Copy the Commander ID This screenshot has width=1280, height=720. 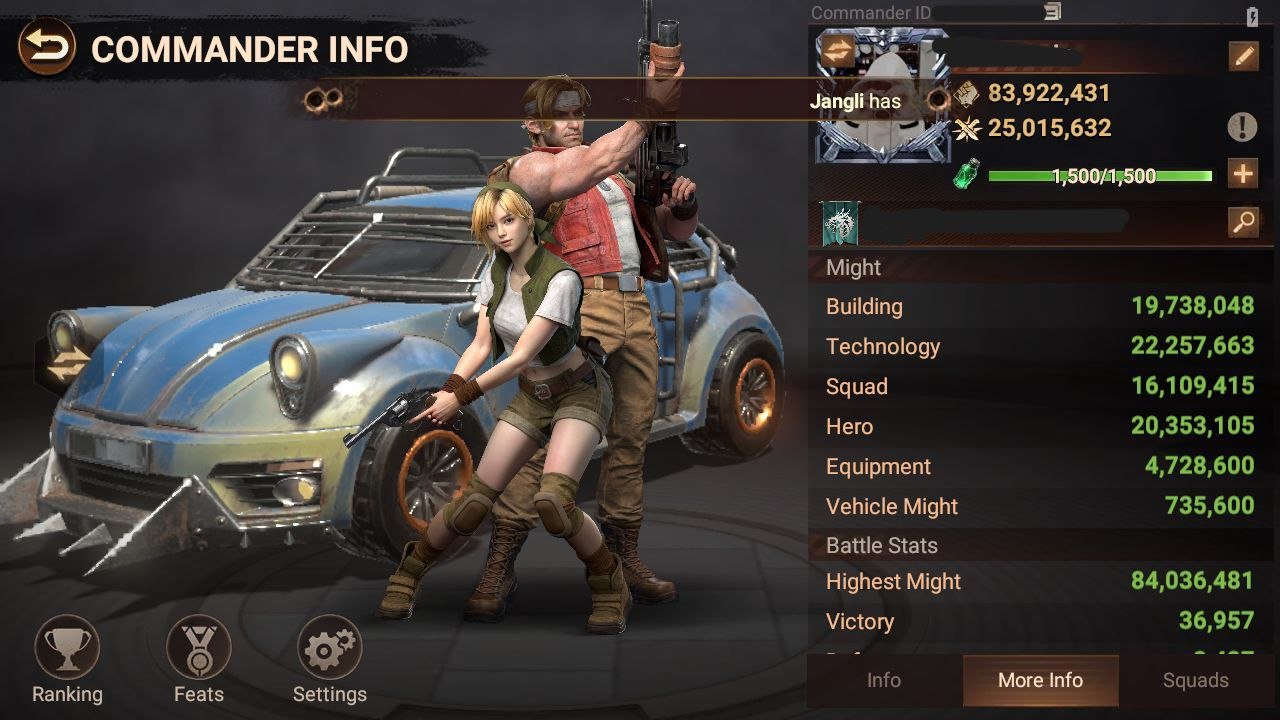(1052, 12)
